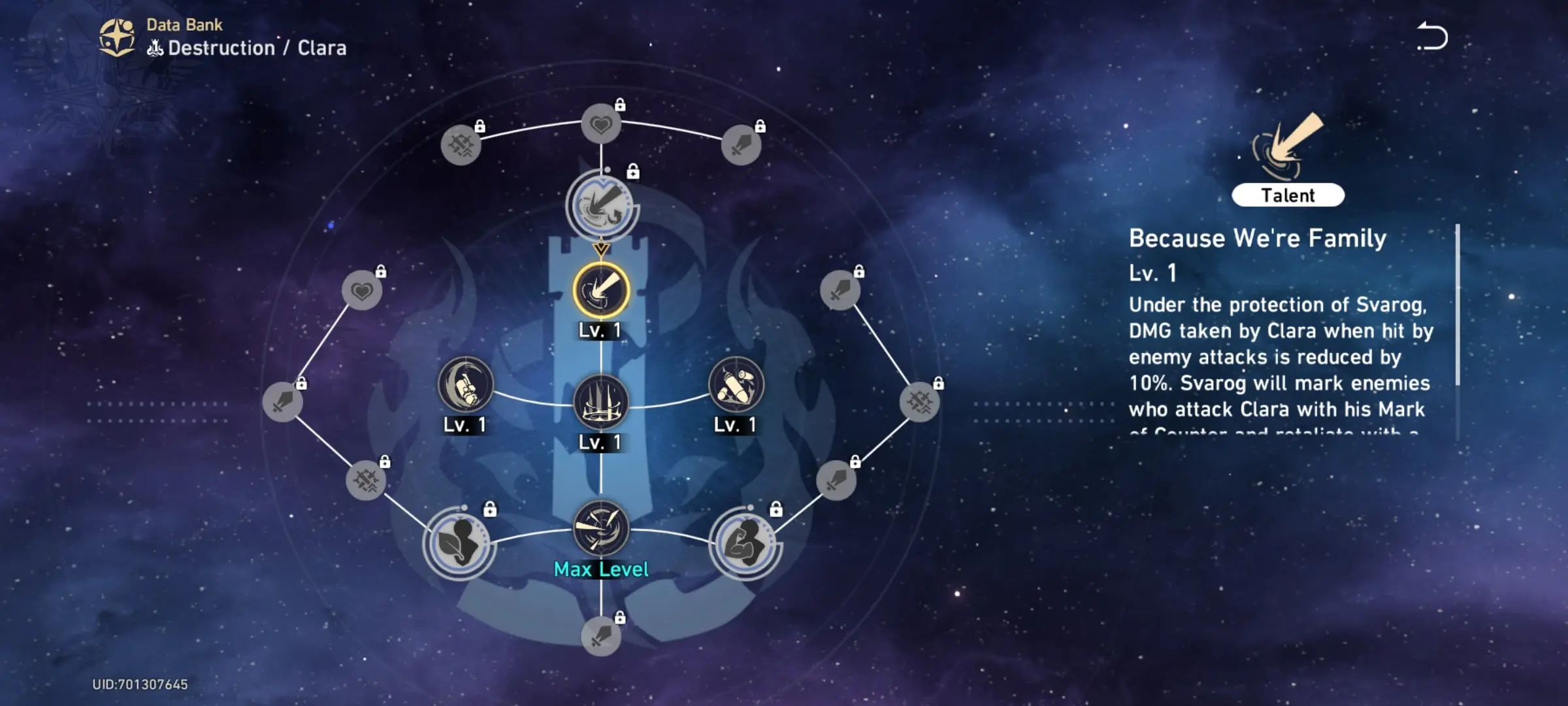
Task: Select the crown-shaped Ultimate skill node
Action: pyautogui.click(x=601, y=401)
